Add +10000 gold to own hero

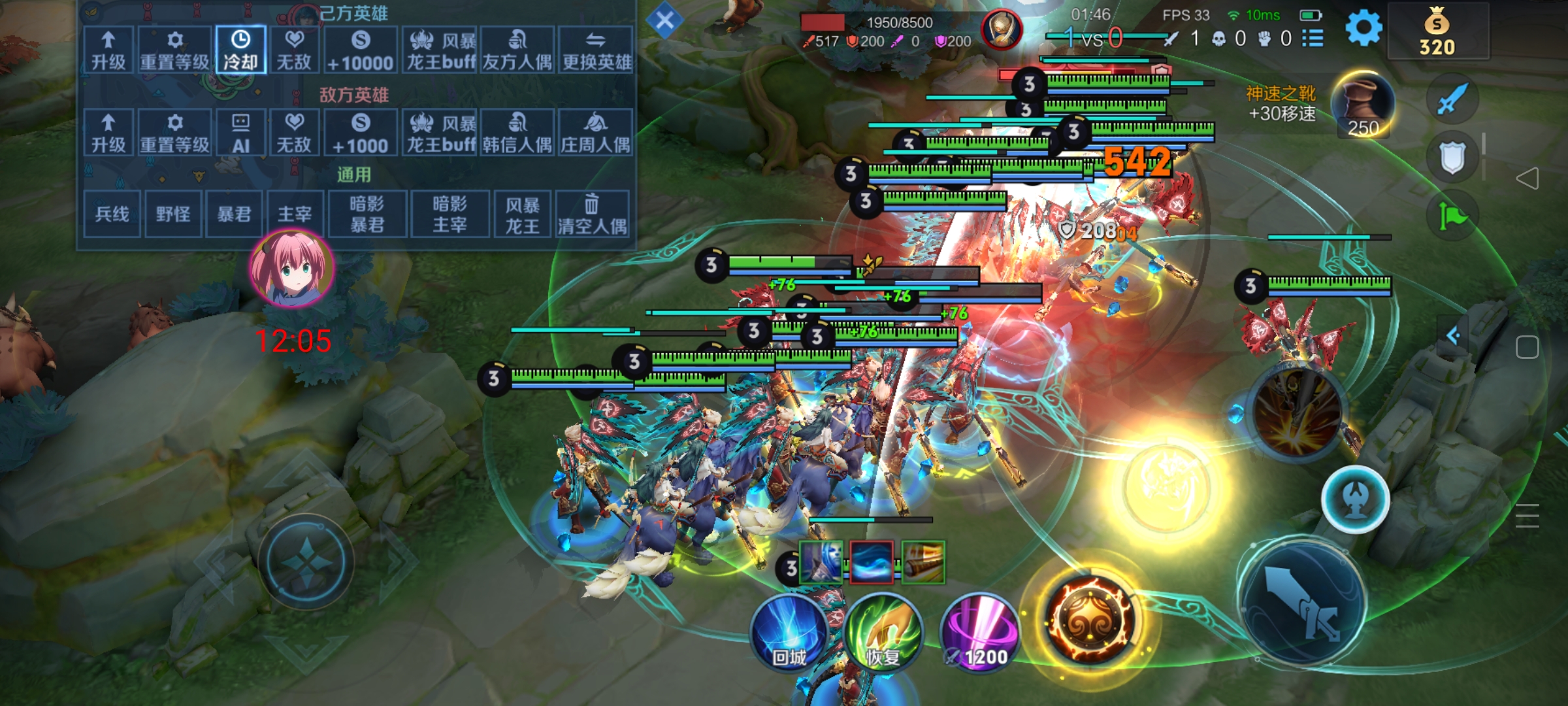[360, 50]
